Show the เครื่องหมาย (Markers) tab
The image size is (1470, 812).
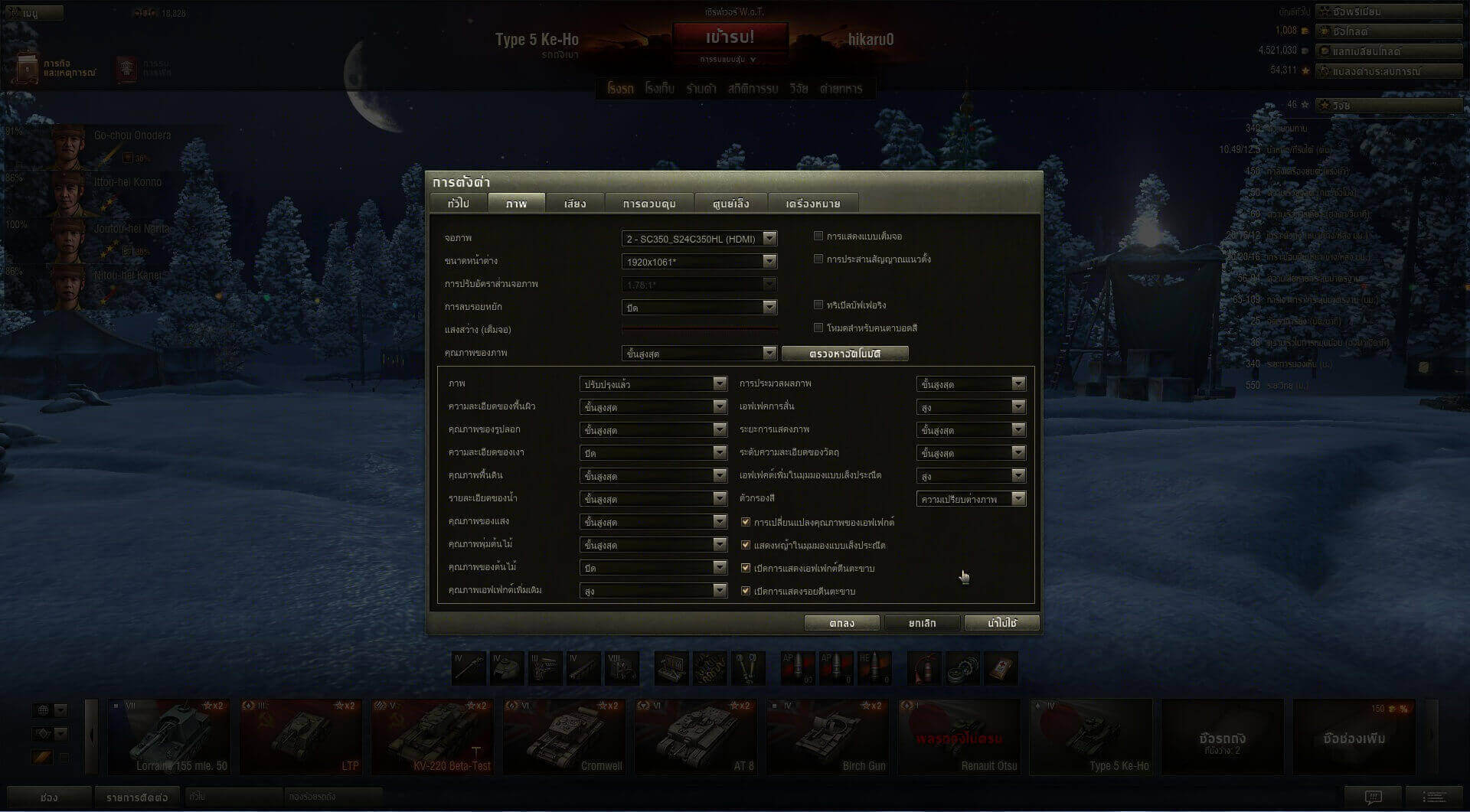click(812, 204)
